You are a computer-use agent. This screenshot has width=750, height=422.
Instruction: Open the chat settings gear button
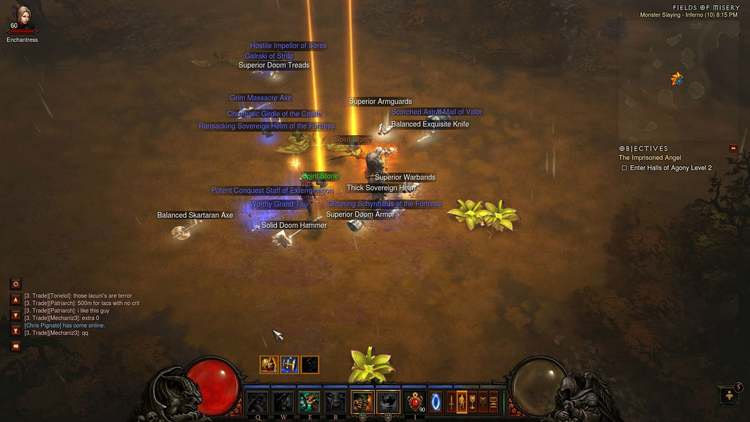15,285
